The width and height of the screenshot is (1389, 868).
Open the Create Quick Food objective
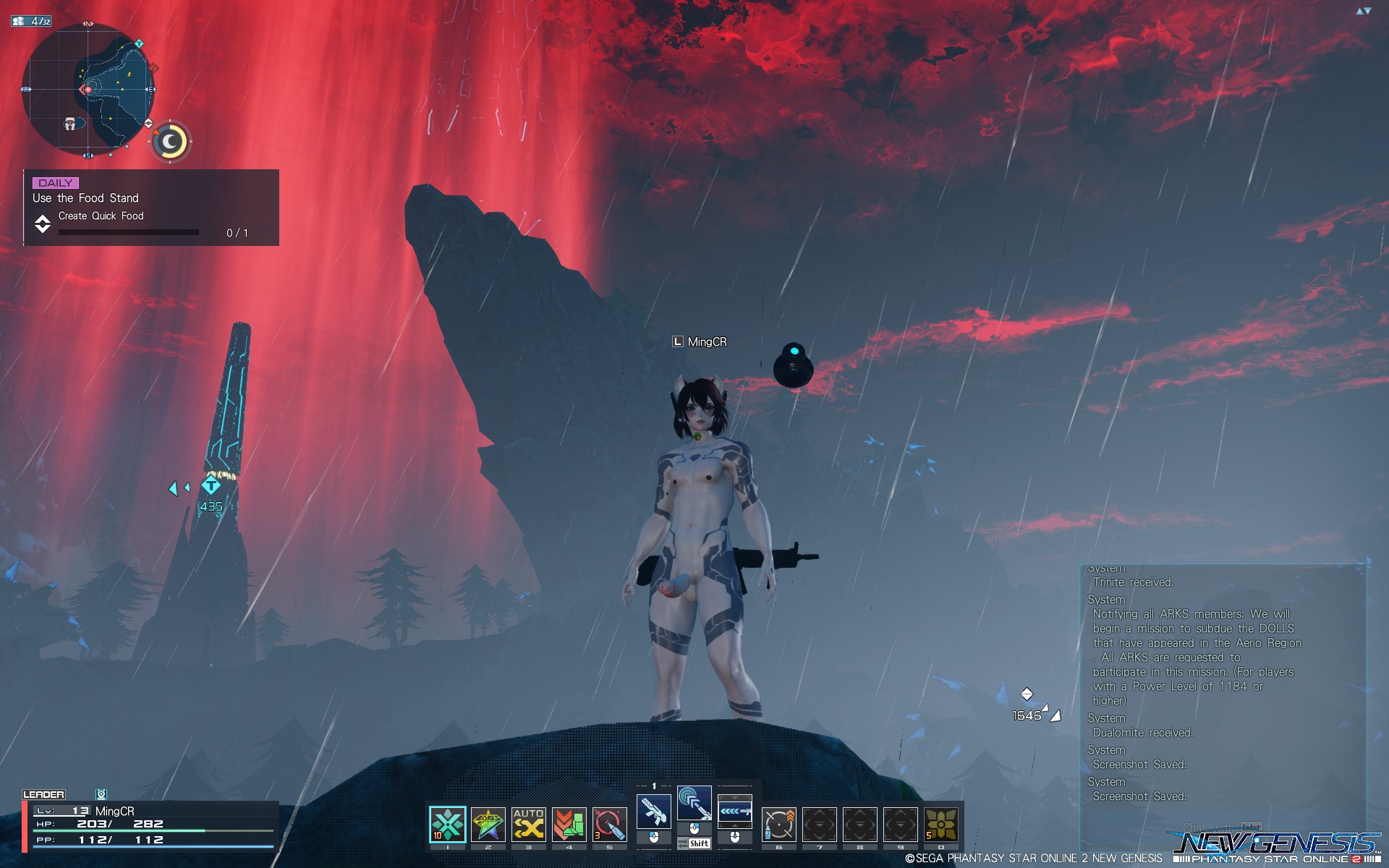[101, 216]
